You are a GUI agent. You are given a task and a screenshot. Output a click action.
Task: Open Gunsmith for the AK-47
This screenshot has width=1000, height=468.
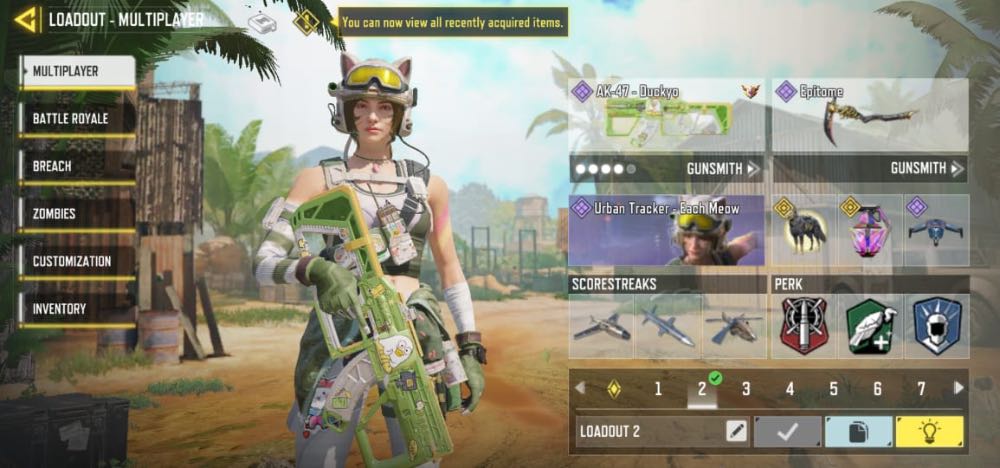pos(722,168)
